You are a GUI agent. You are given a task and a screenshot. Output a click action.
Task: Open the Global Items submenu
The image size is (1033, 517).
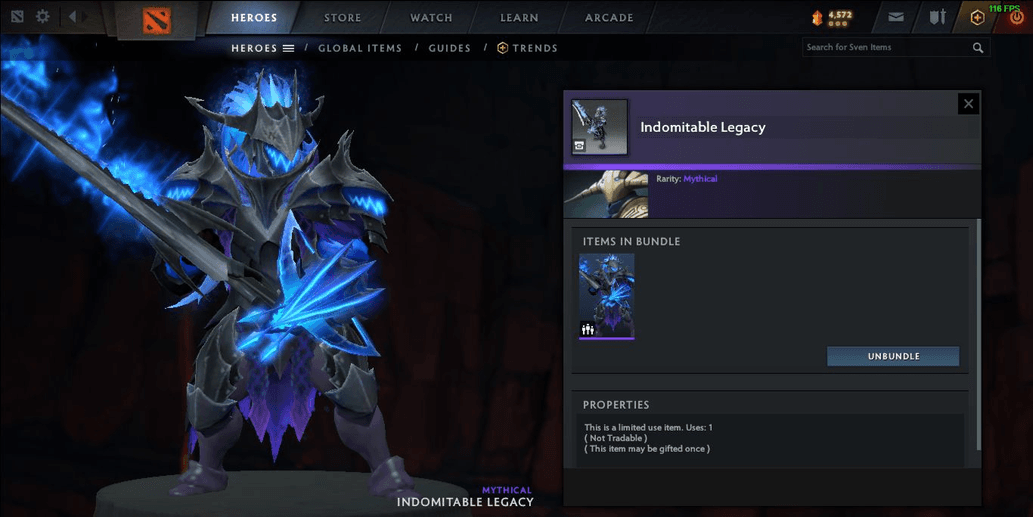coord(360,48)
